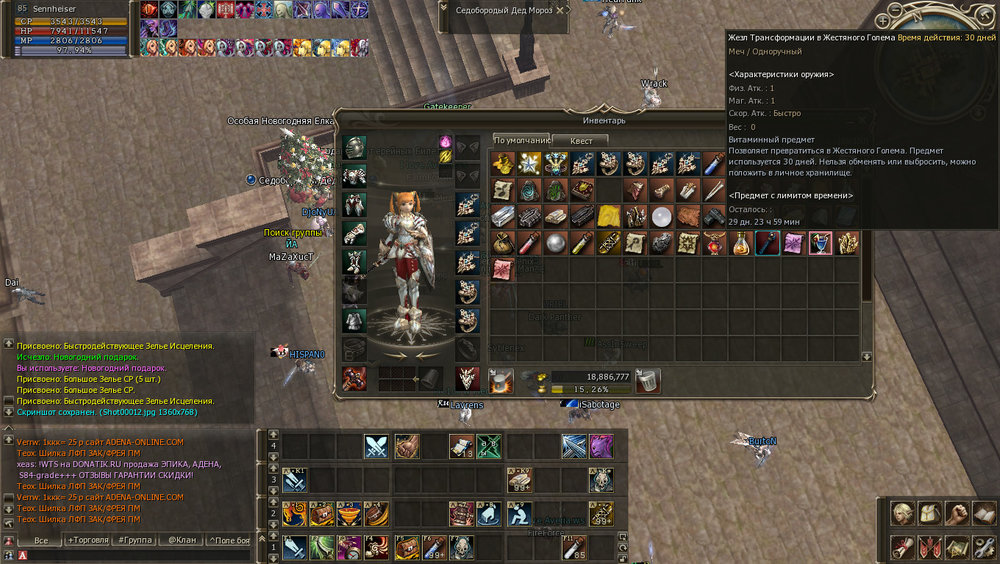Switch to the Квест inventory tab
Viewport: 1000px width, 564px height.
coord(581,141)
